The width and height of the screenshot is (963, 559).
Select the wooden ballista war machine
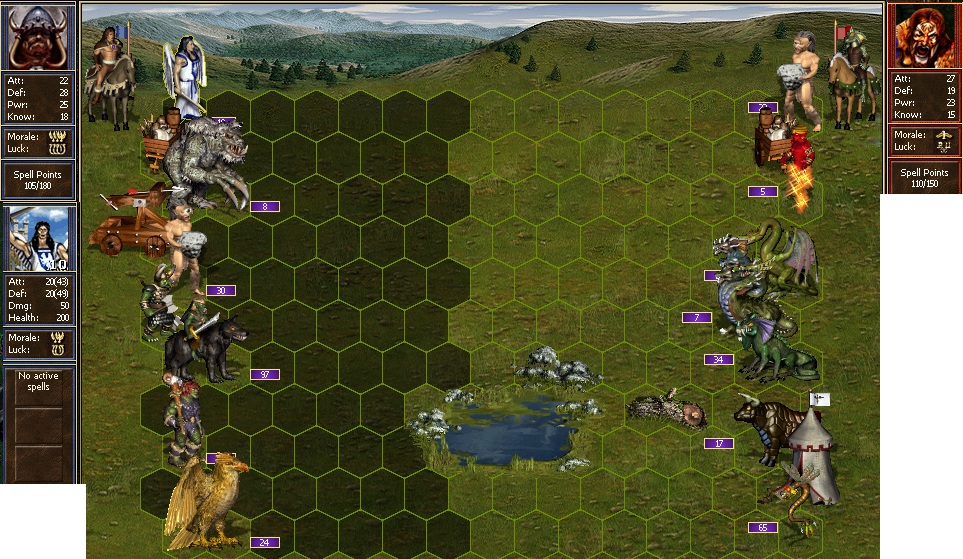[125, 227]
